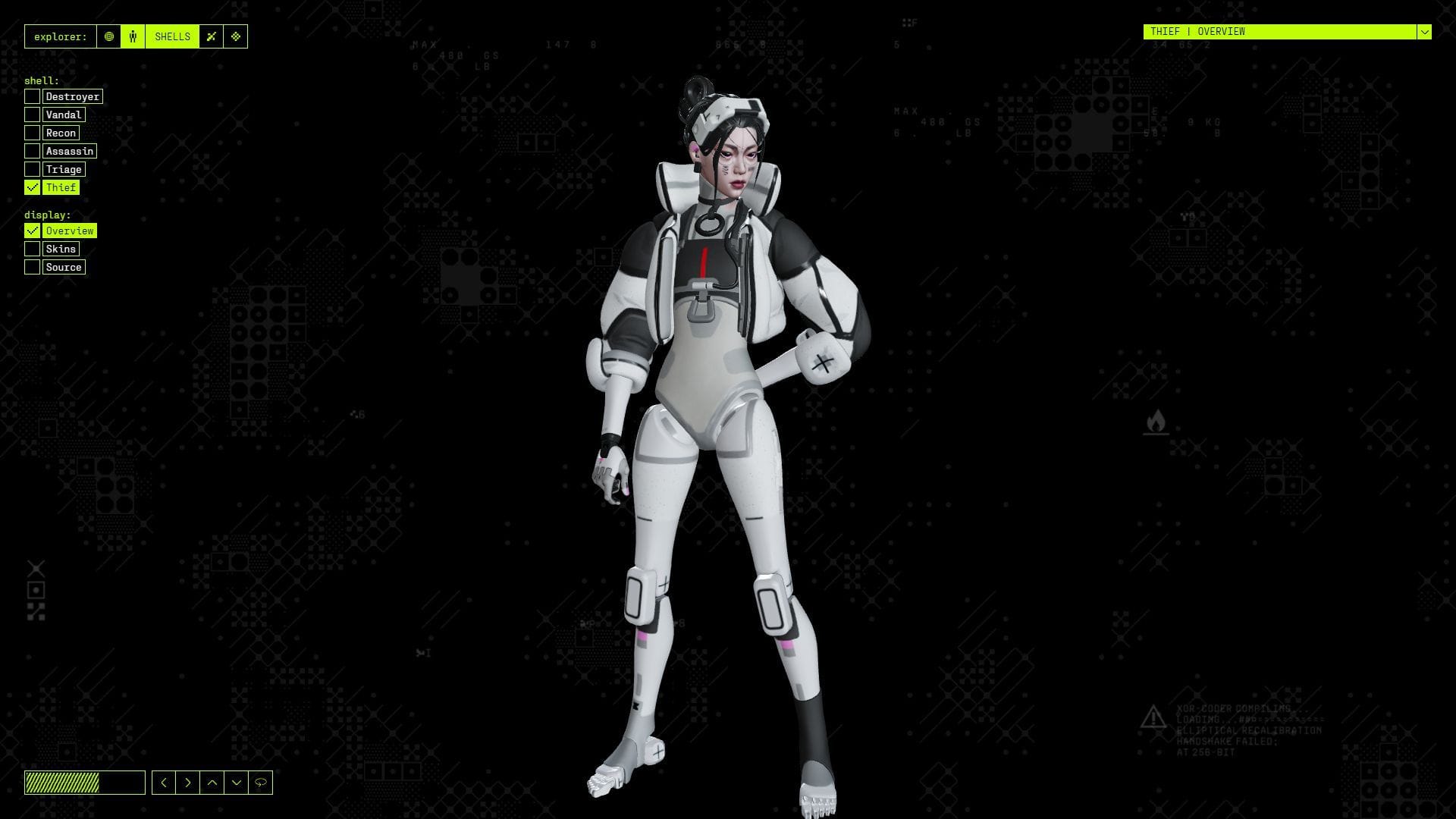1456x819 pixels.
Task: Click the human figure icon next to explorer
Action: point(133,36)
